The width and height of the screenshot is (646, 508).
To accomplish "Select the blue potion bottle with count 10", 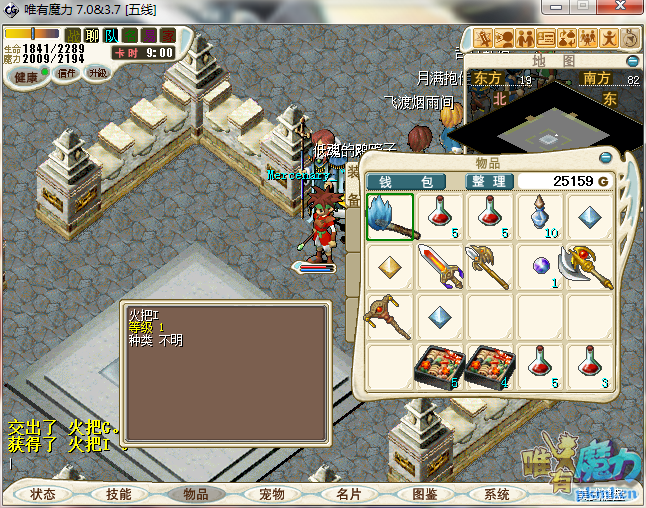I will 540,217.
